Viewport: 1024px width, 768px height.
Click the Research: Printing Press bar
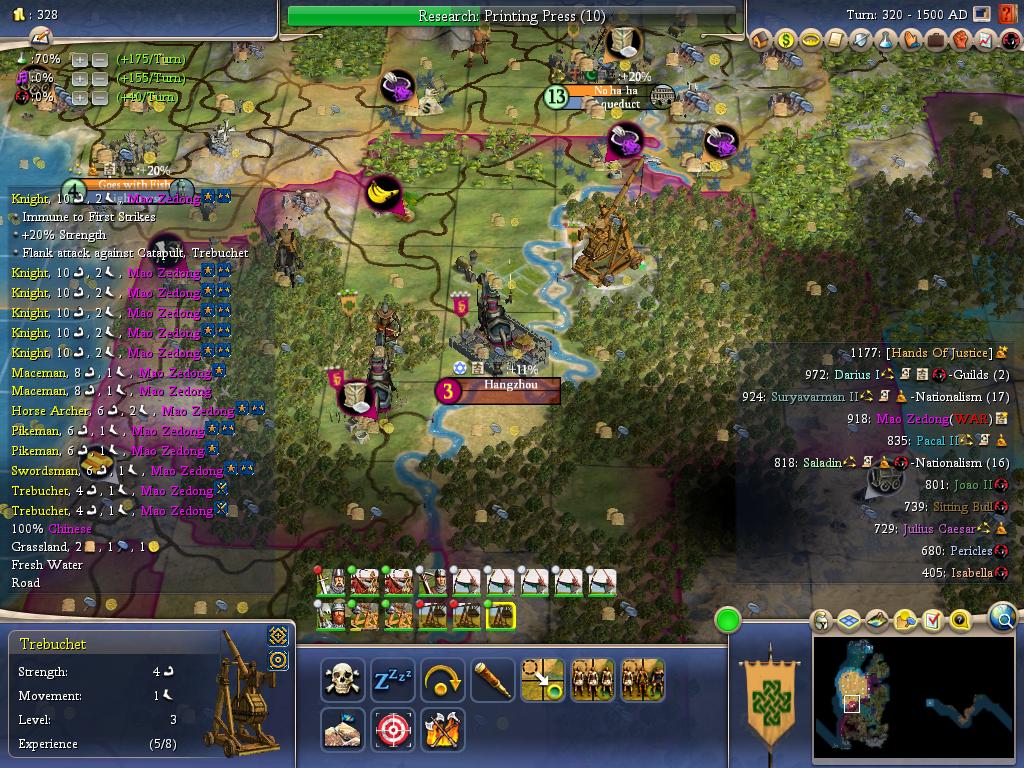(512, 16)
